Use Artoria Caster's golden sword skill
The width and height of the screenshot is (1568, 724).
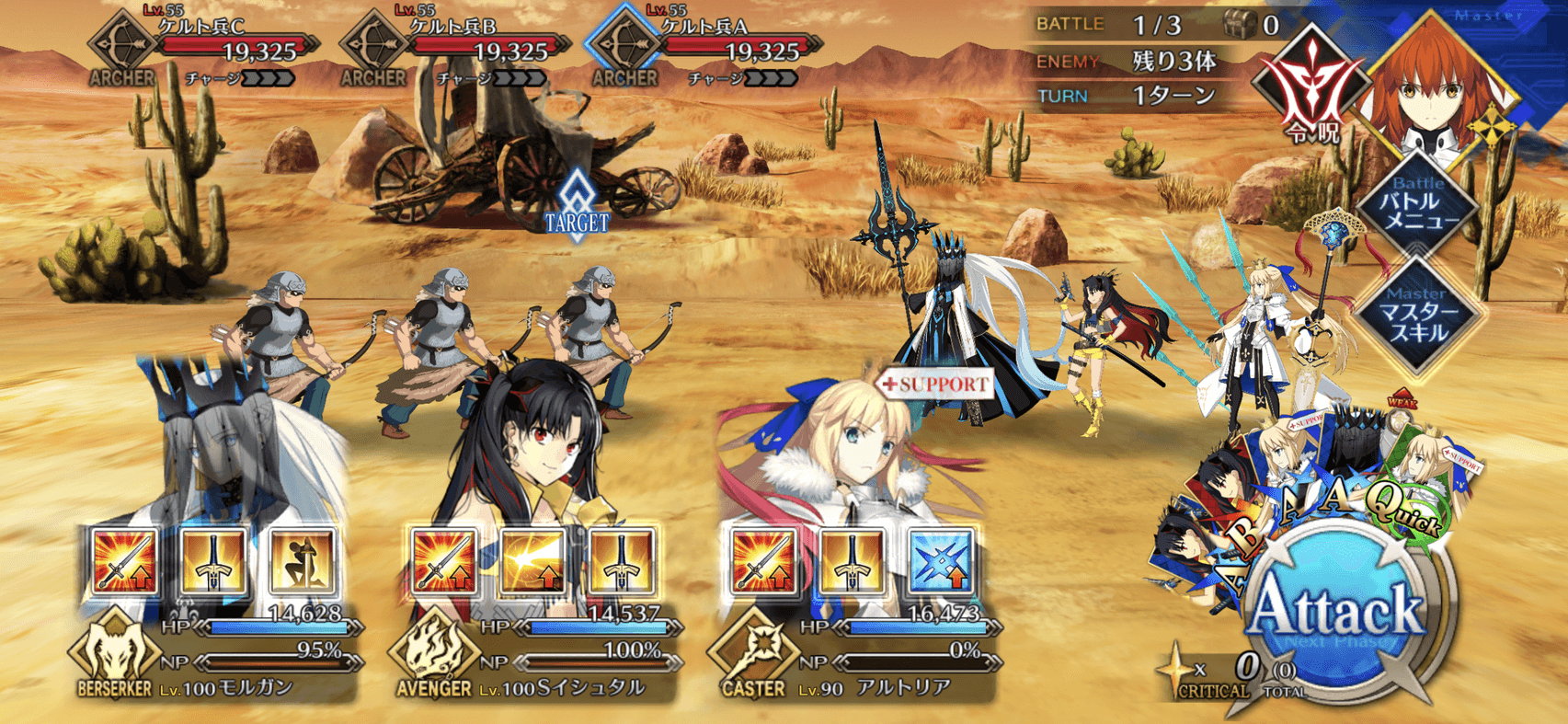click(852, 561)
